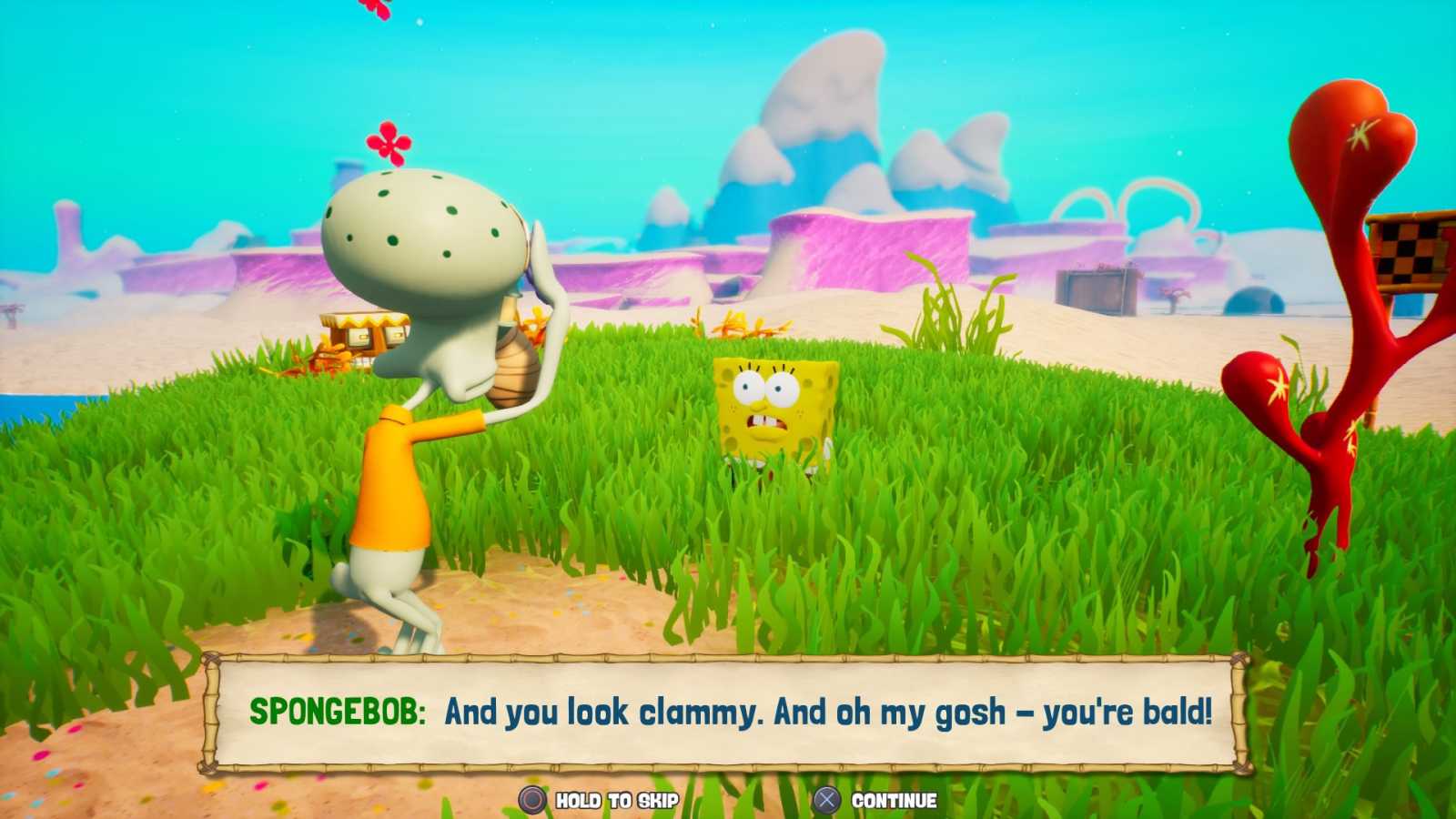Click the bamboo-framed dialogue box border
The image size is (1456, 819).
[728, 659]
